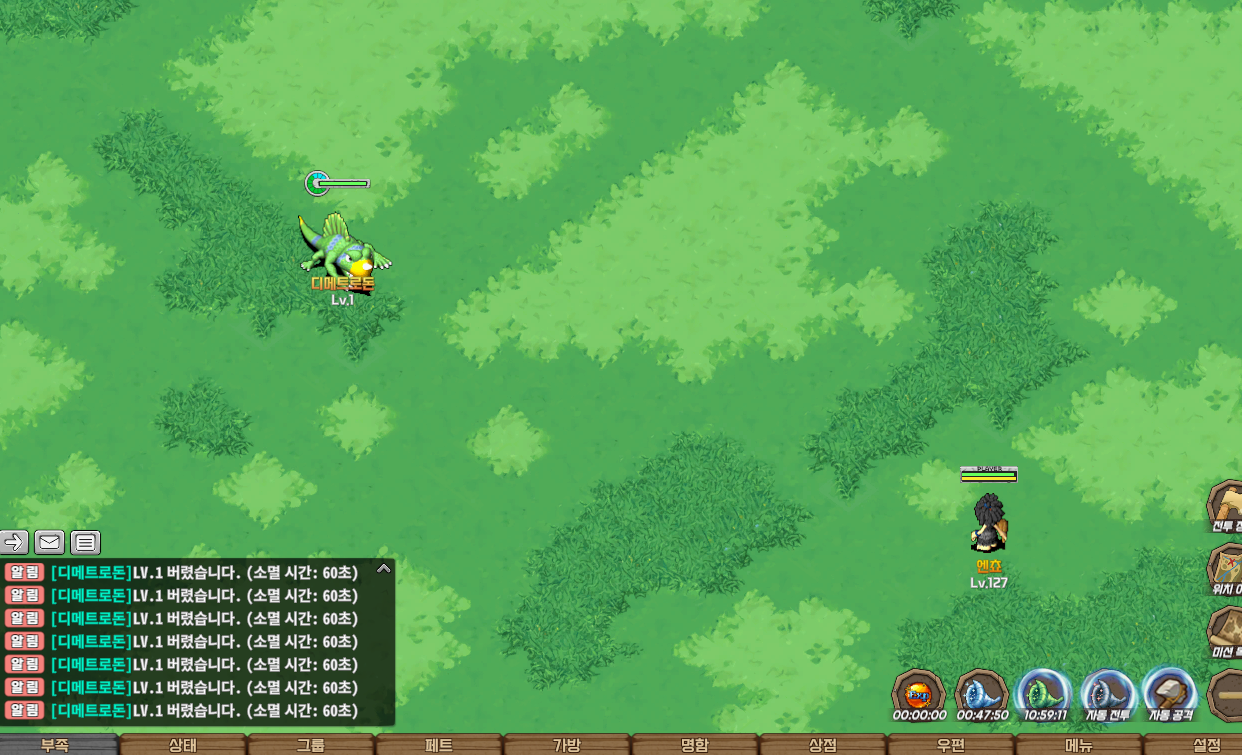This screenshot has width=1242, height=755.
Task: Check the 우편 mail tab
Action: (x=951, y=745)
